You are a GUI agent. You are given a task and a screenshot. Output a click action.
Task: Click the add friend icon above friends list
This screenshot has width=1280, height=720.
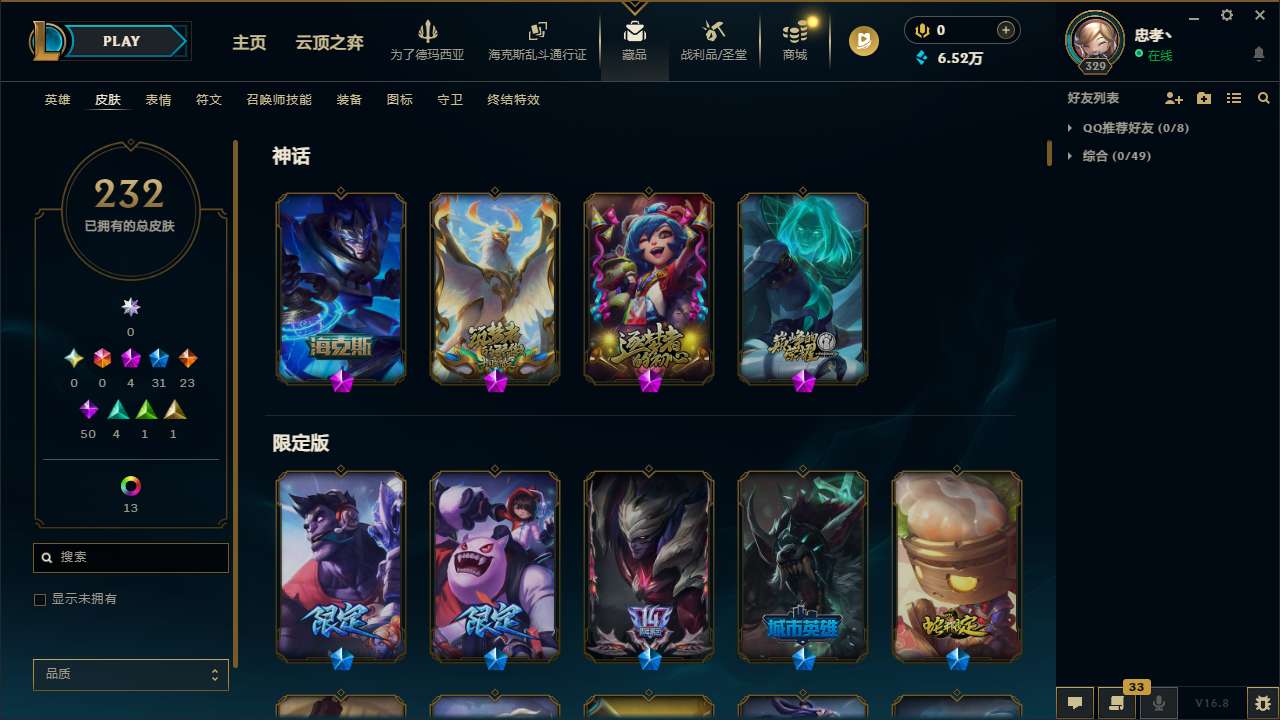click(1172, 98)
